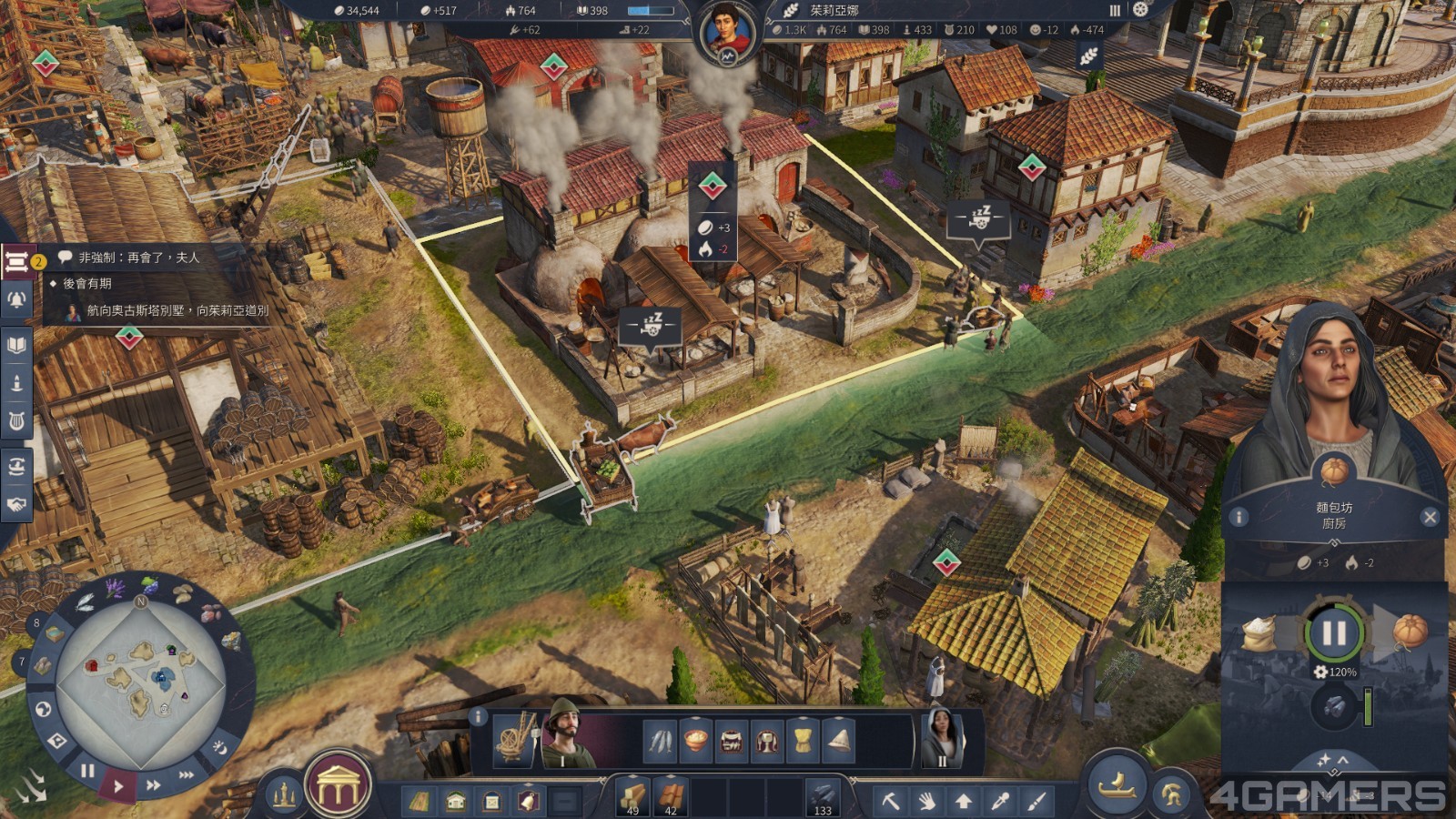Select the fish need icon in population bar
This screenshot has height=819, width=1456.
pos(661,741)
